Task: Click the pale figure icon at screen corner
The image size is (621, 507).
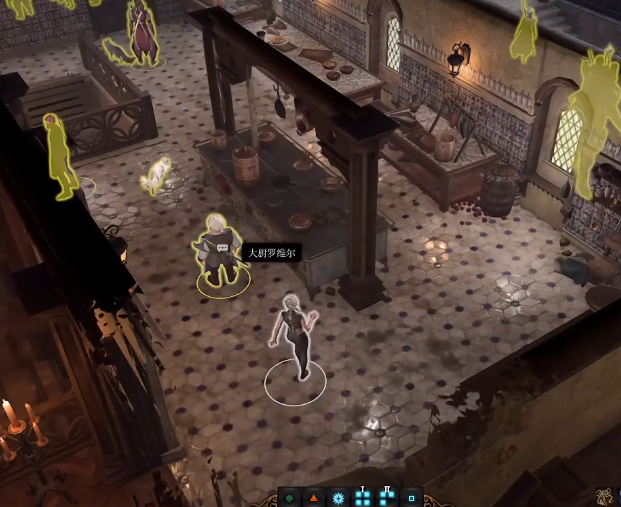Action: 607,497
